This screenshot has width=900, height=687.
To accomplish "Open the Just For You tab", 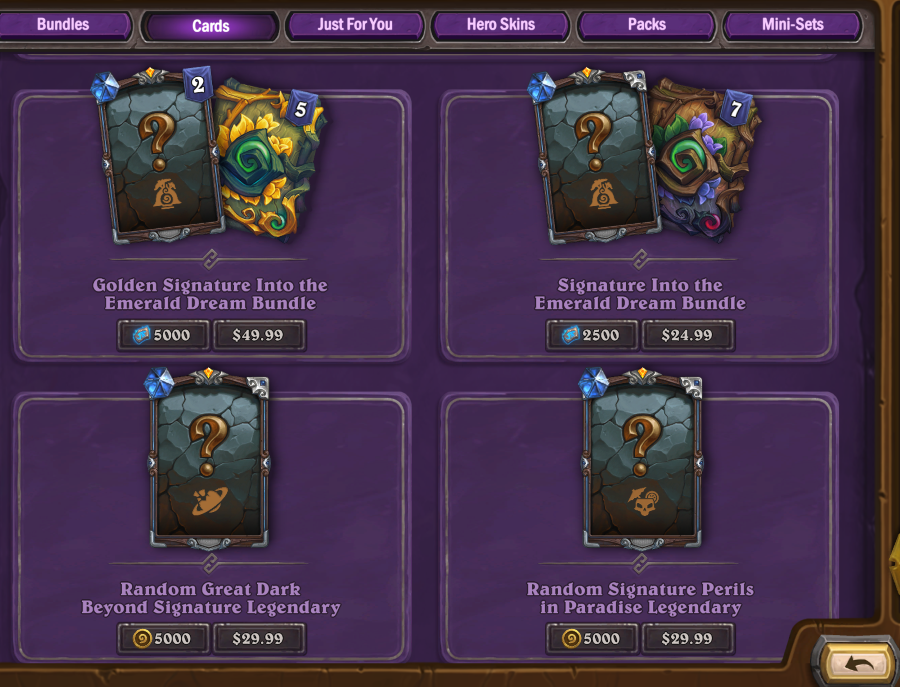I will pos(355,25).
